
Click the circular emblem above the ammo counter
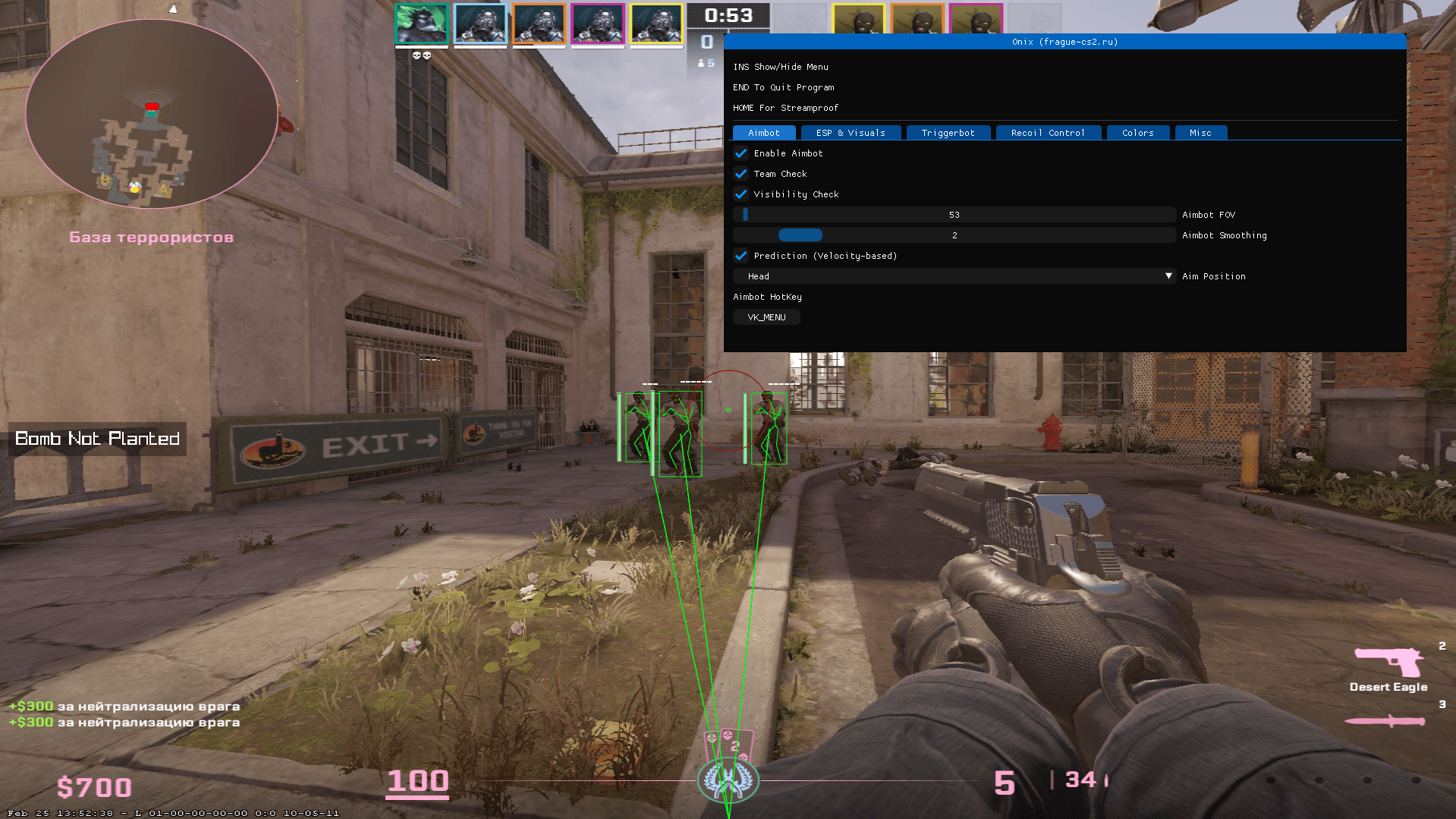point(728,780)
